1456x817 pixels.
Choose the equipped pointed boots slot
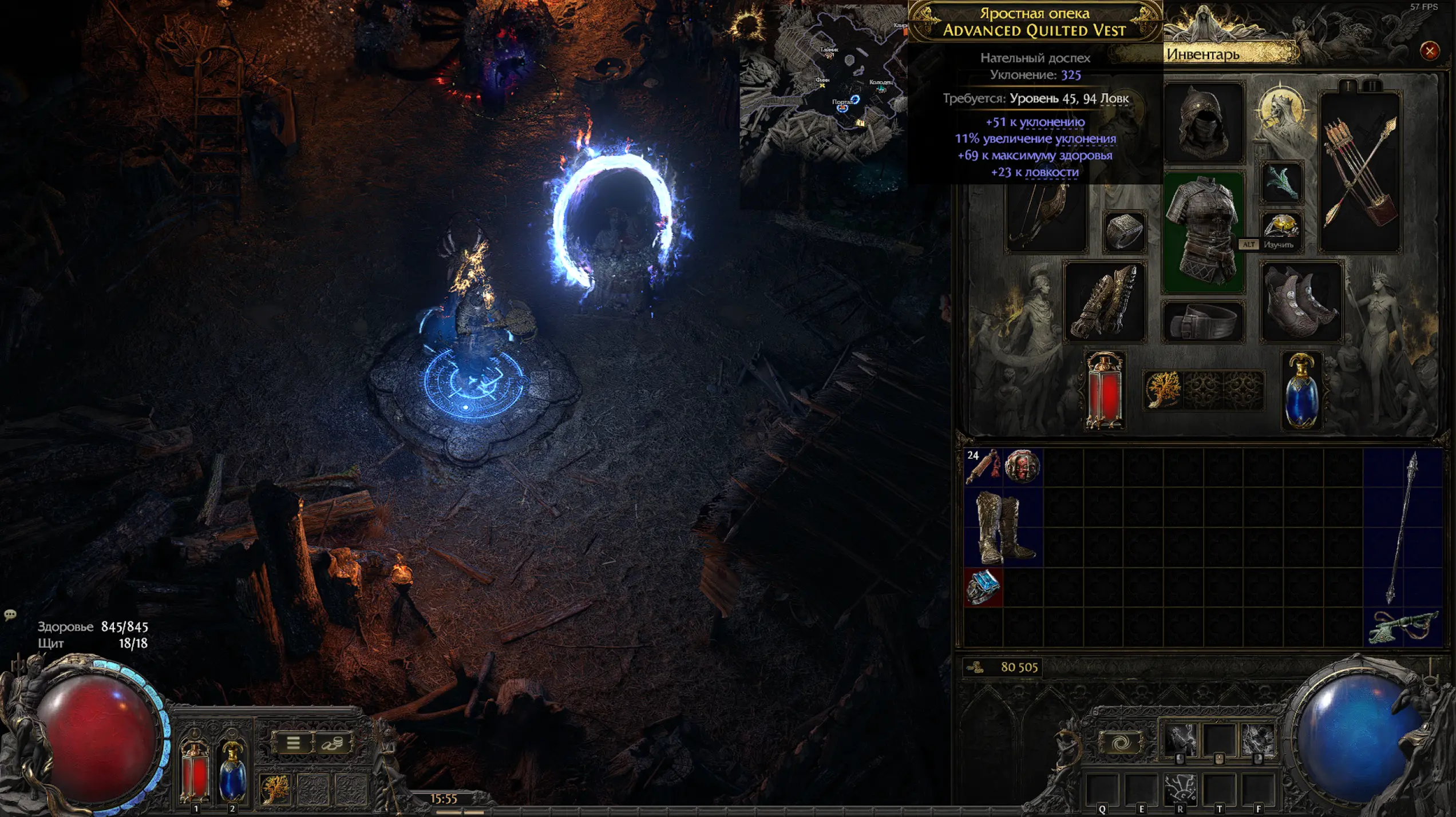pyautogui.click(x=1301, y=302)
